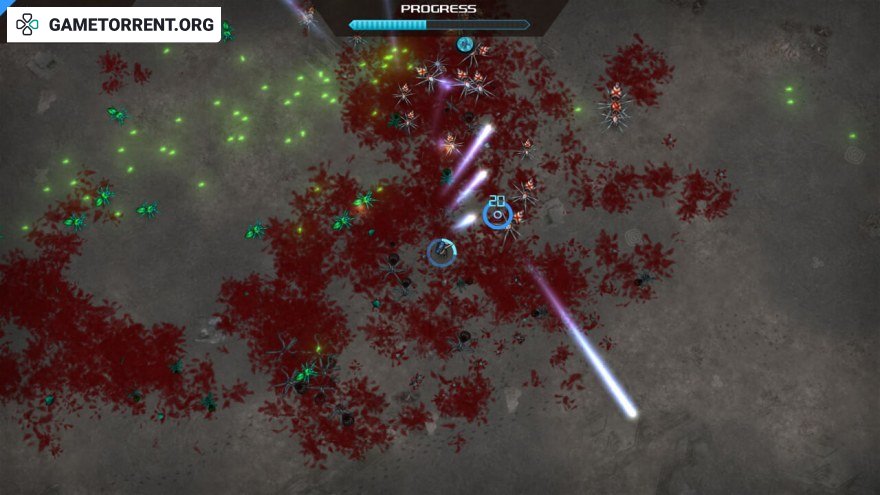This screenshot has width=880, height=495.
Task: Click the GAMETORRENT.ORG watermark logo
Action: 113,24
